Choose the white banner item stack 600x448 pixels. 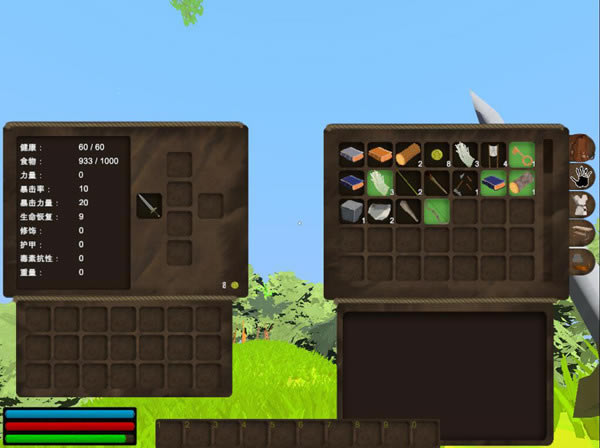[x=493, y=154]
